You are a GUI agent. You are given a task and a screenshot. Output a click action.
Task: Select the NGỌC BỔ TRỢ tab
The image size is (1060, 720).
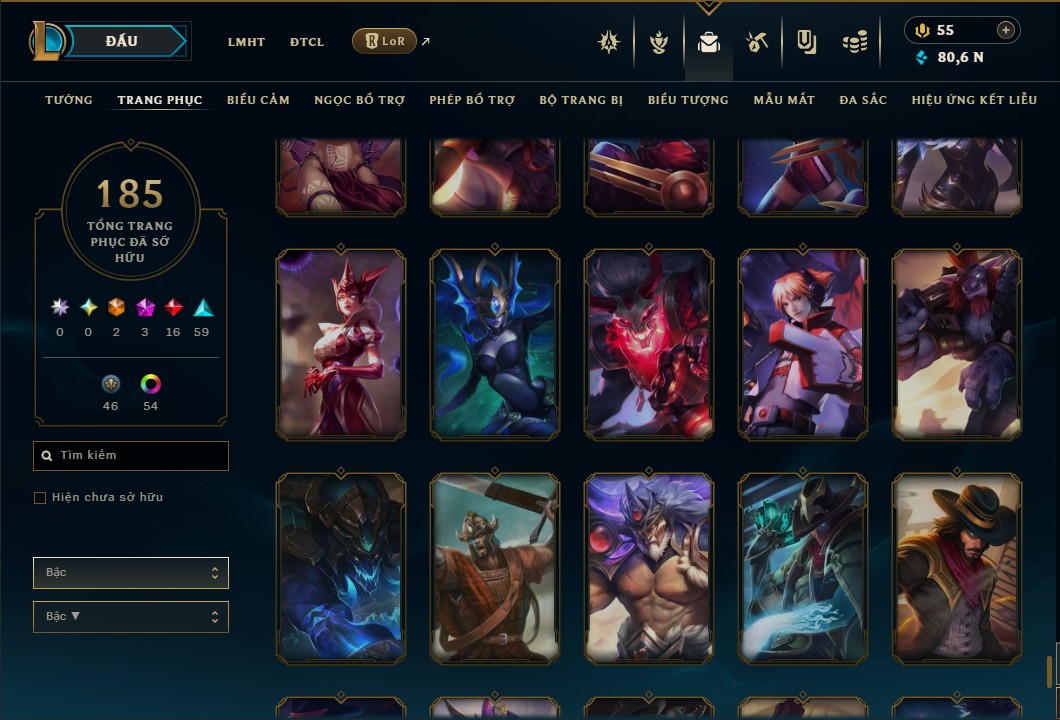point(359,100)
